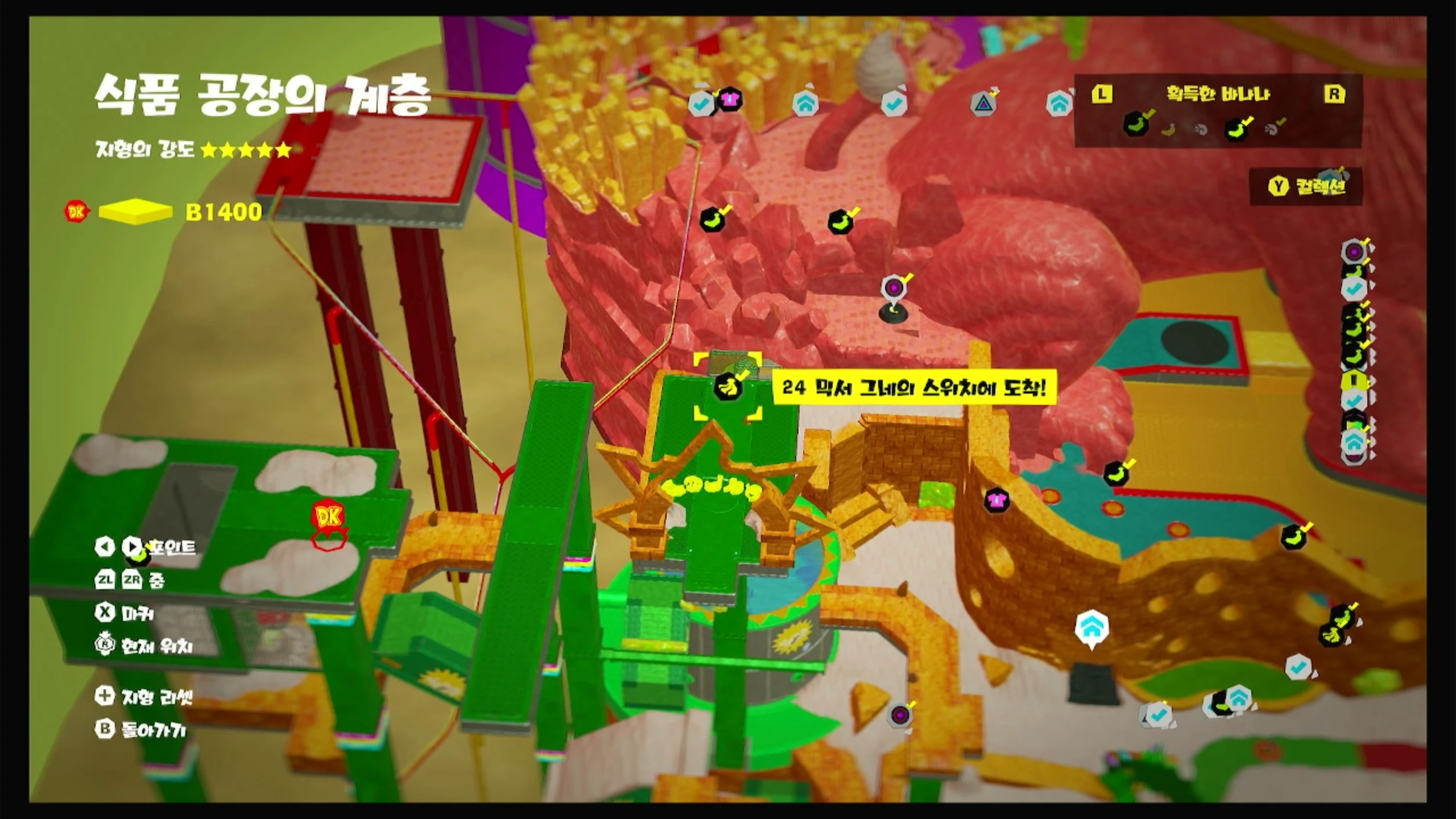Select the triangle fossil map marker
Screen dimensions: 1456x819
click(983, 104)
